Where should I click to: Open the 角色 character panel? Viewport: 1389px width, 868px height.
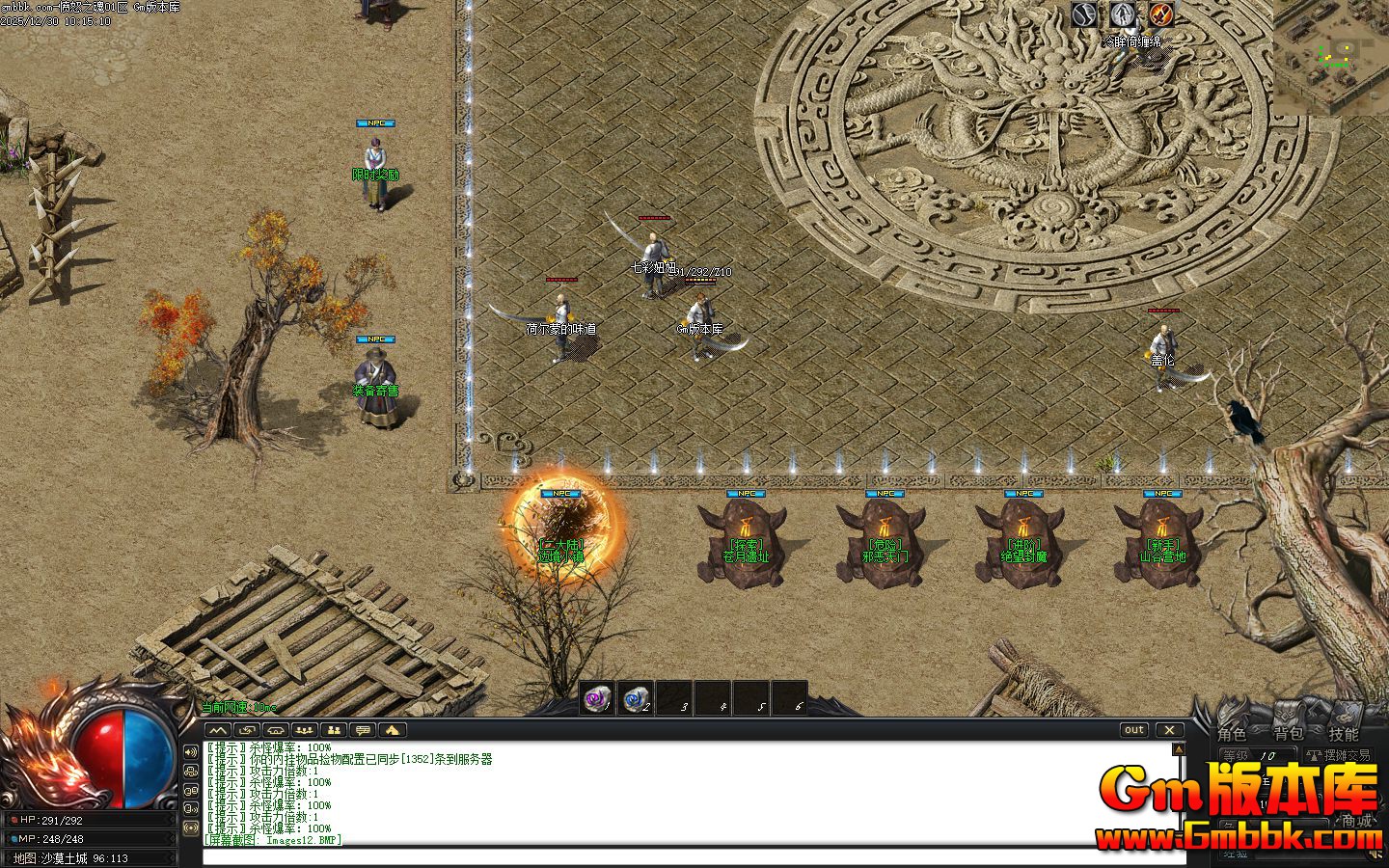click(x=1231, y=735)
